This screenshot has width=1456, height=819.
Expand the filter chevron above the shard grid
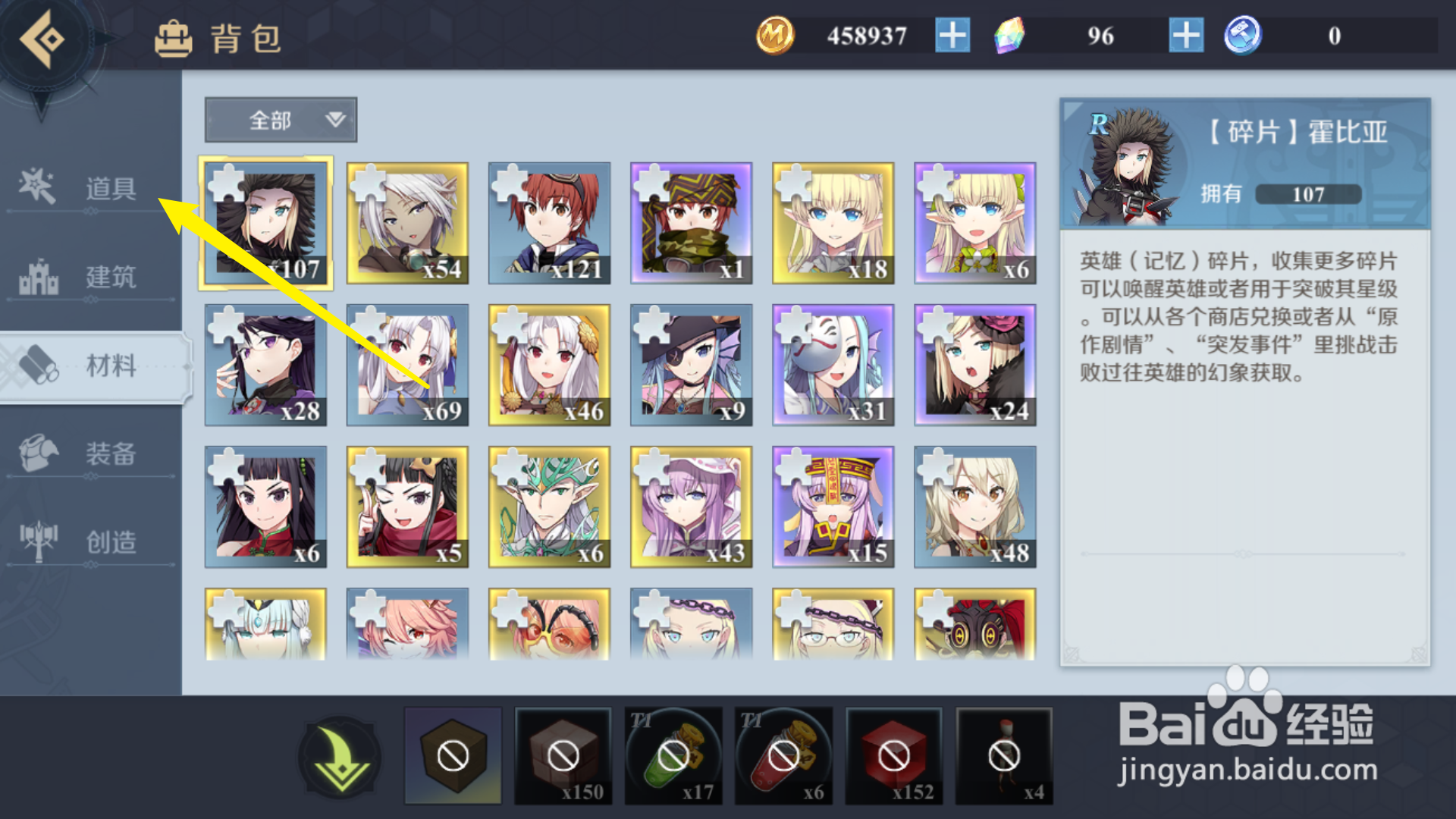coord(334,119)
